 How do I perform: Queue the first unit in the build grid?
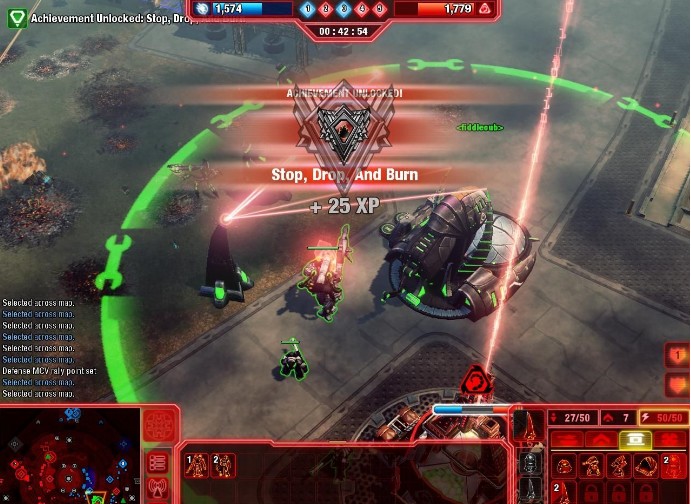tap(565, 465)
